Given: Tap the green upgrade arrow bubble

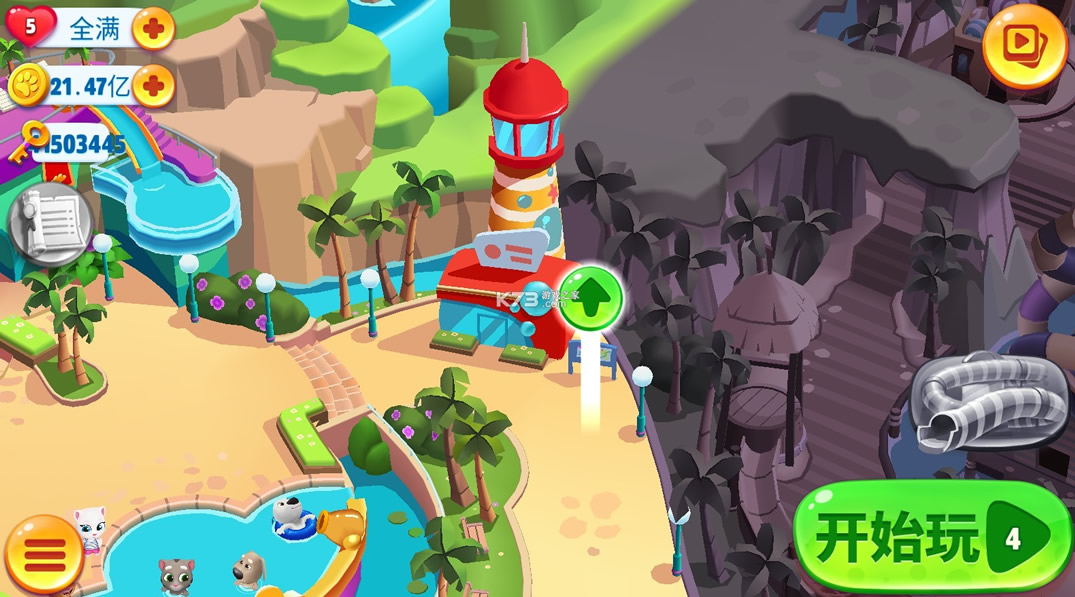Looking at the screenshot, I should click(591, 297).
